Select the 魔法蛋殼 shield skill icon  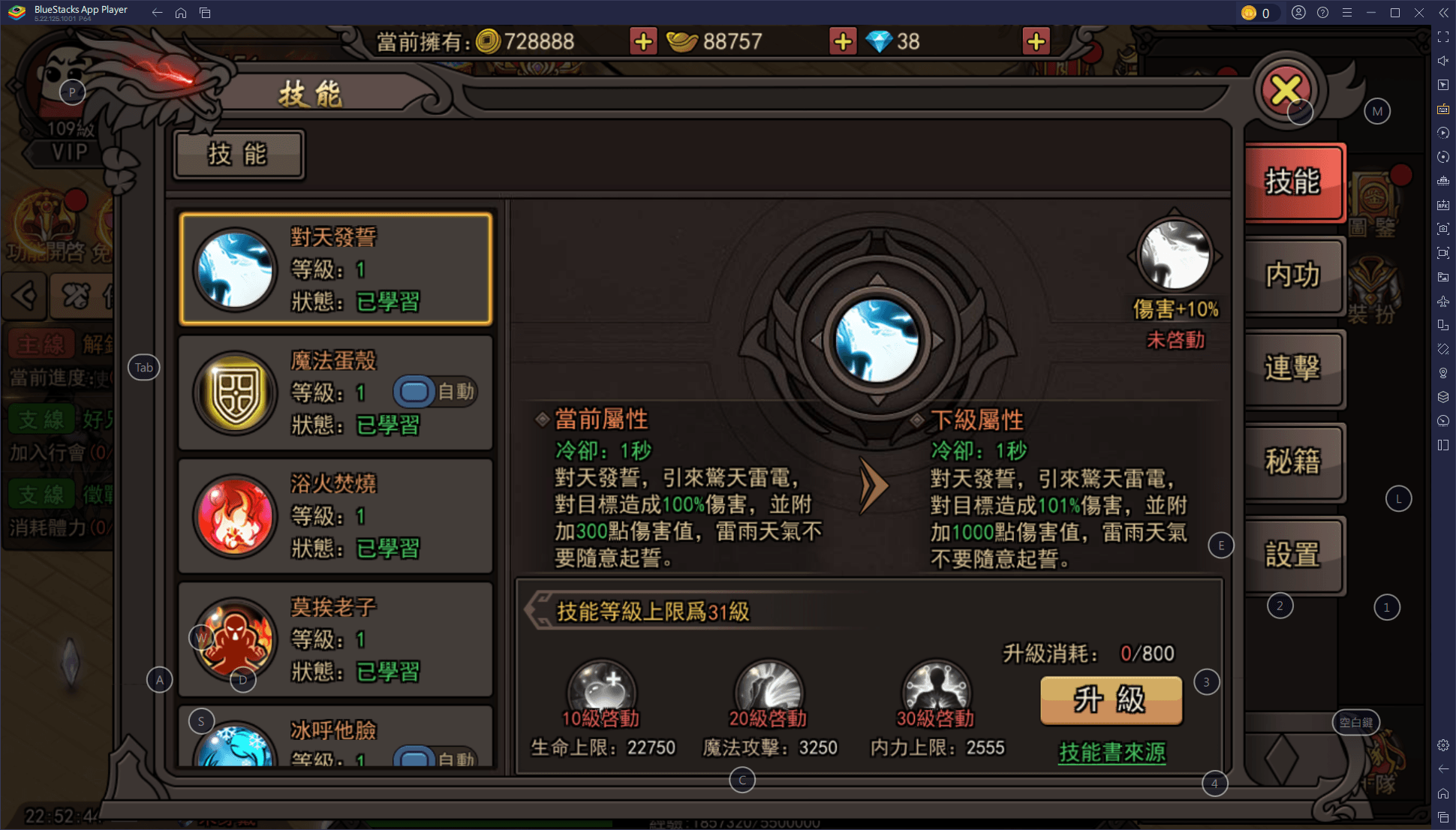235,393
